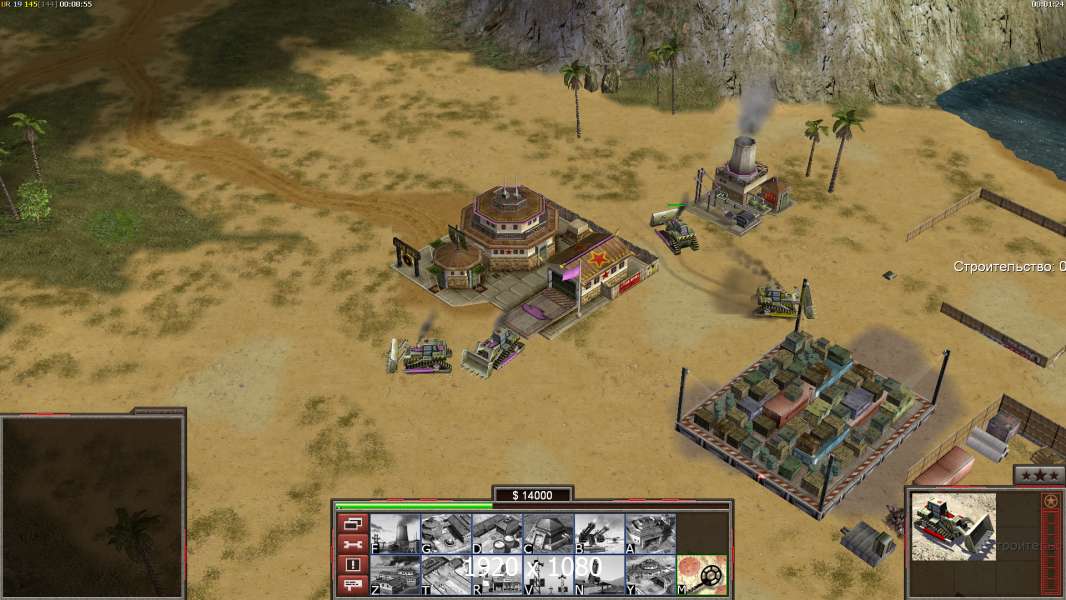Screen dimensions: 1066x600
Task: Choose the Command Center icon marked Y
Action: (x=650, y=575)
